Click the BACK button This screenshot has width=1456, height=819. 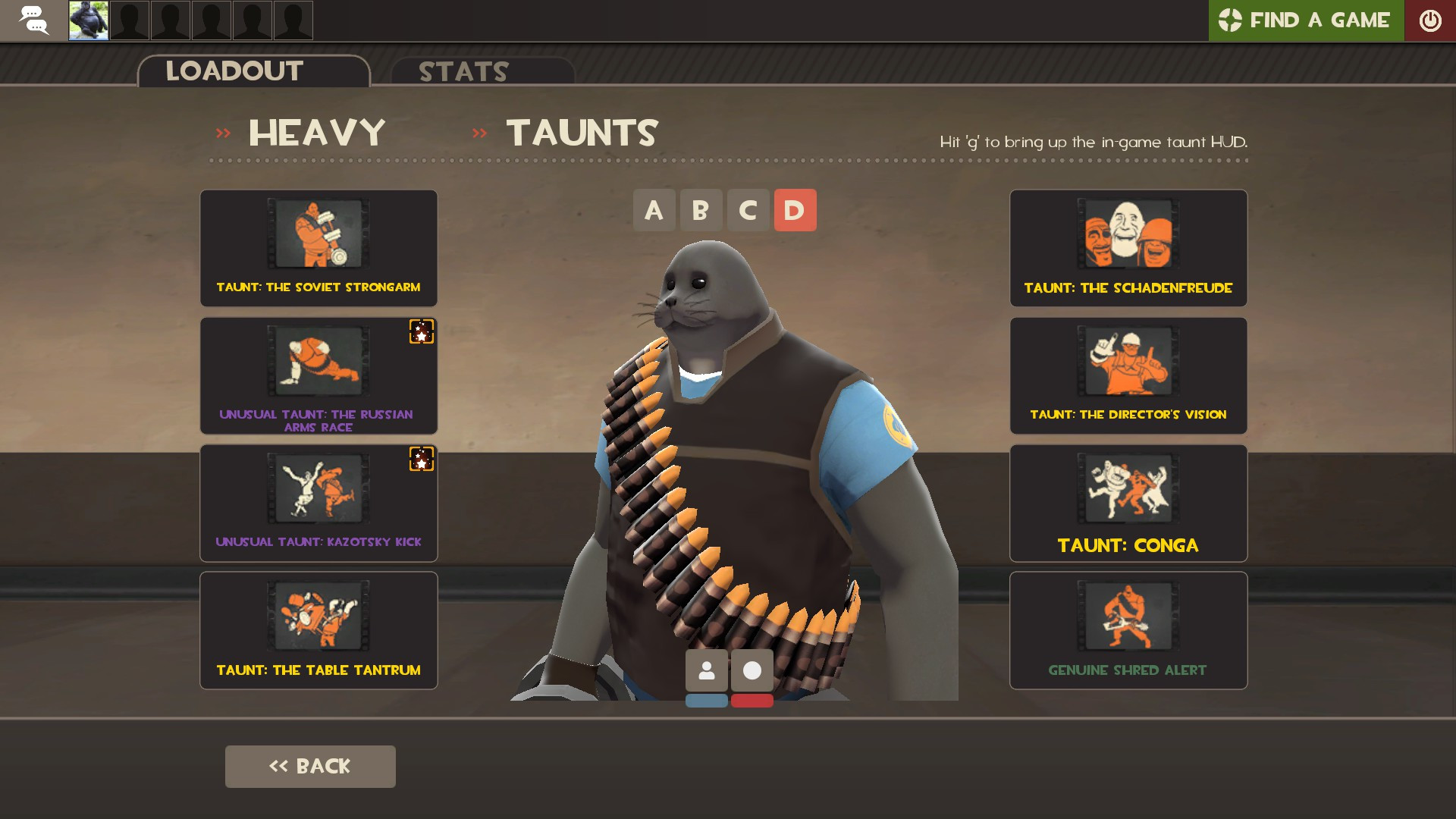[x=310, y=766]
